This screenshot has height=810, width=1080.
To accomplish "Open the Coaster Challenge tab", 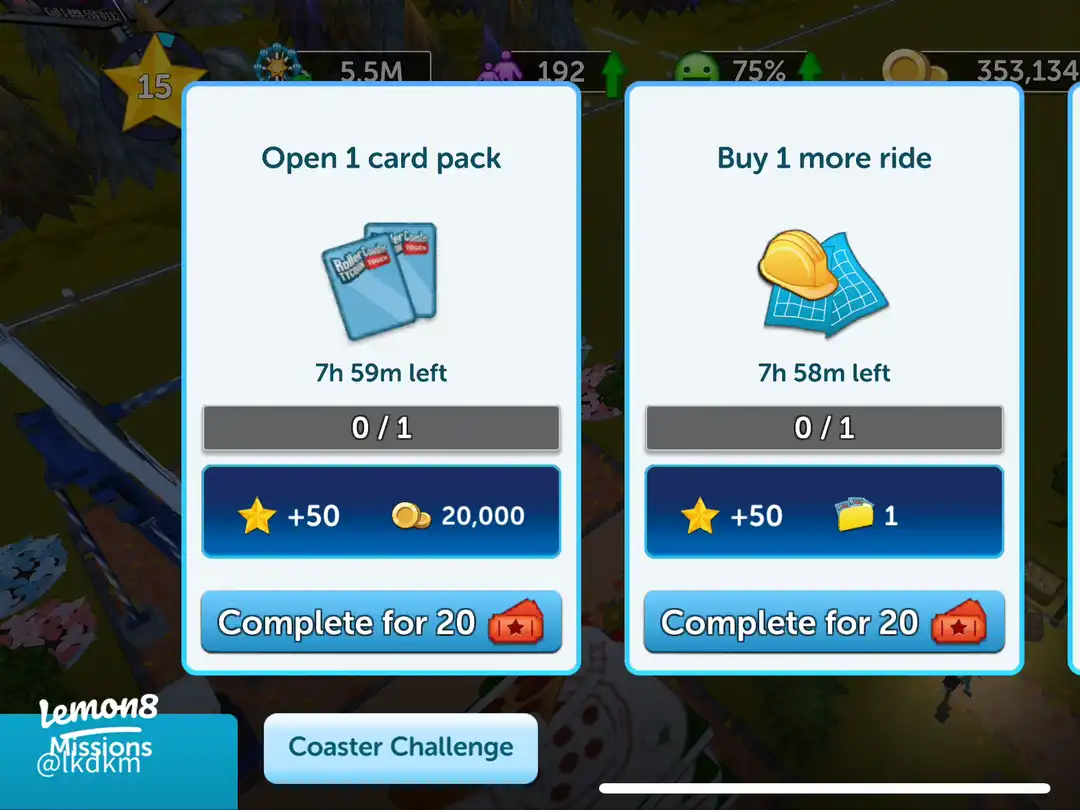I will coord(400,747).
